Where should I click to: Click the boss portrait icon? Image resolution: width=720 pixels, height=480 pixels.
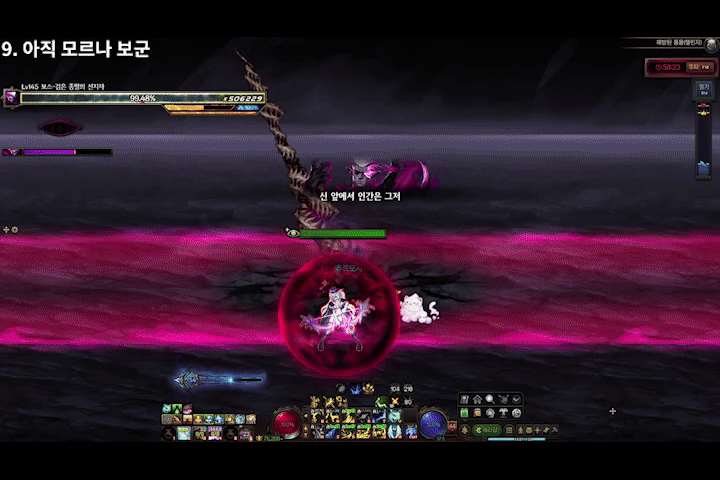pos(11,97)
